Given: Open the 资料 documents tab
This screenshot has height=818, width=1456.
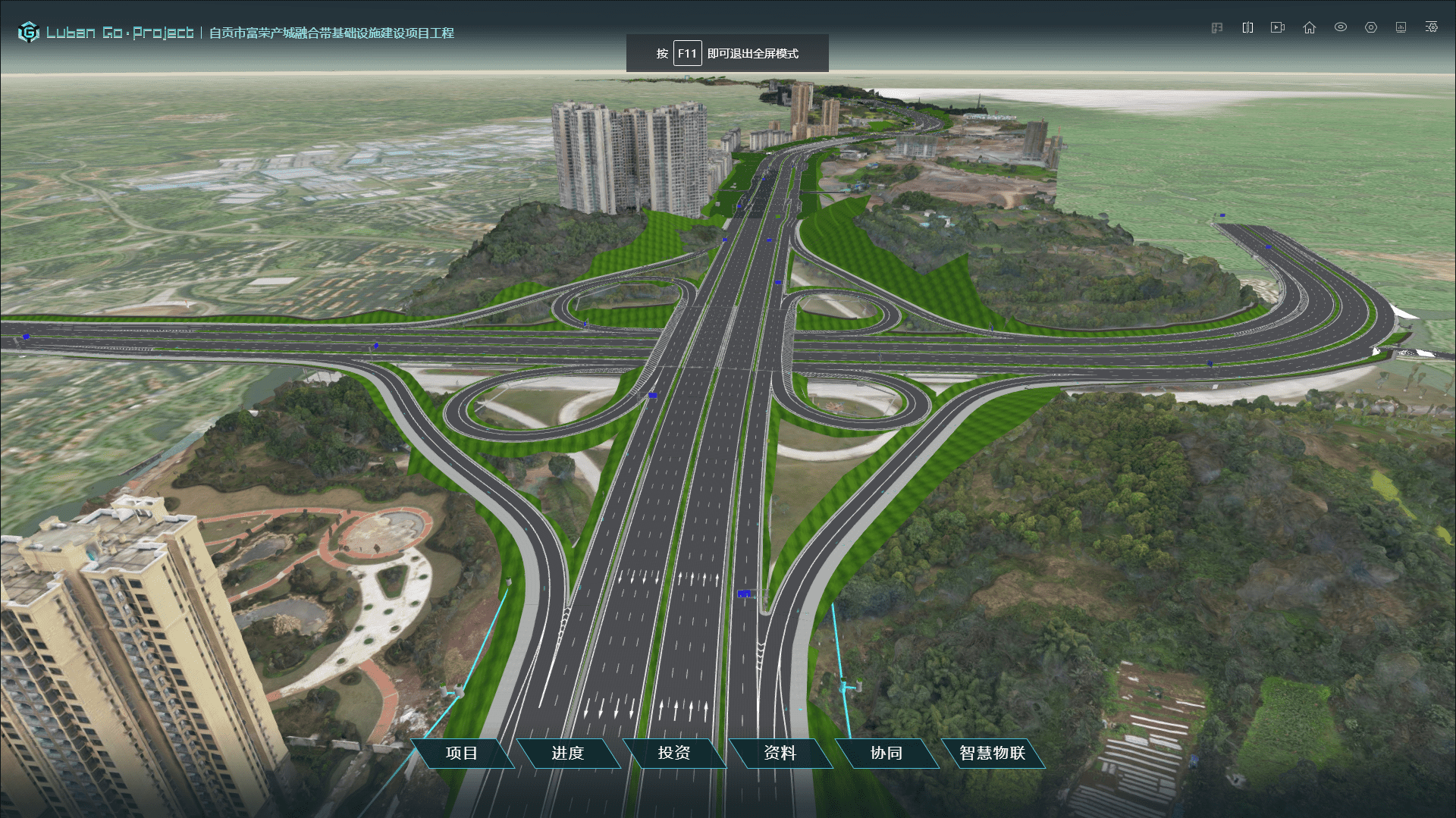Looking at the screenshot, I should point(780,753).
